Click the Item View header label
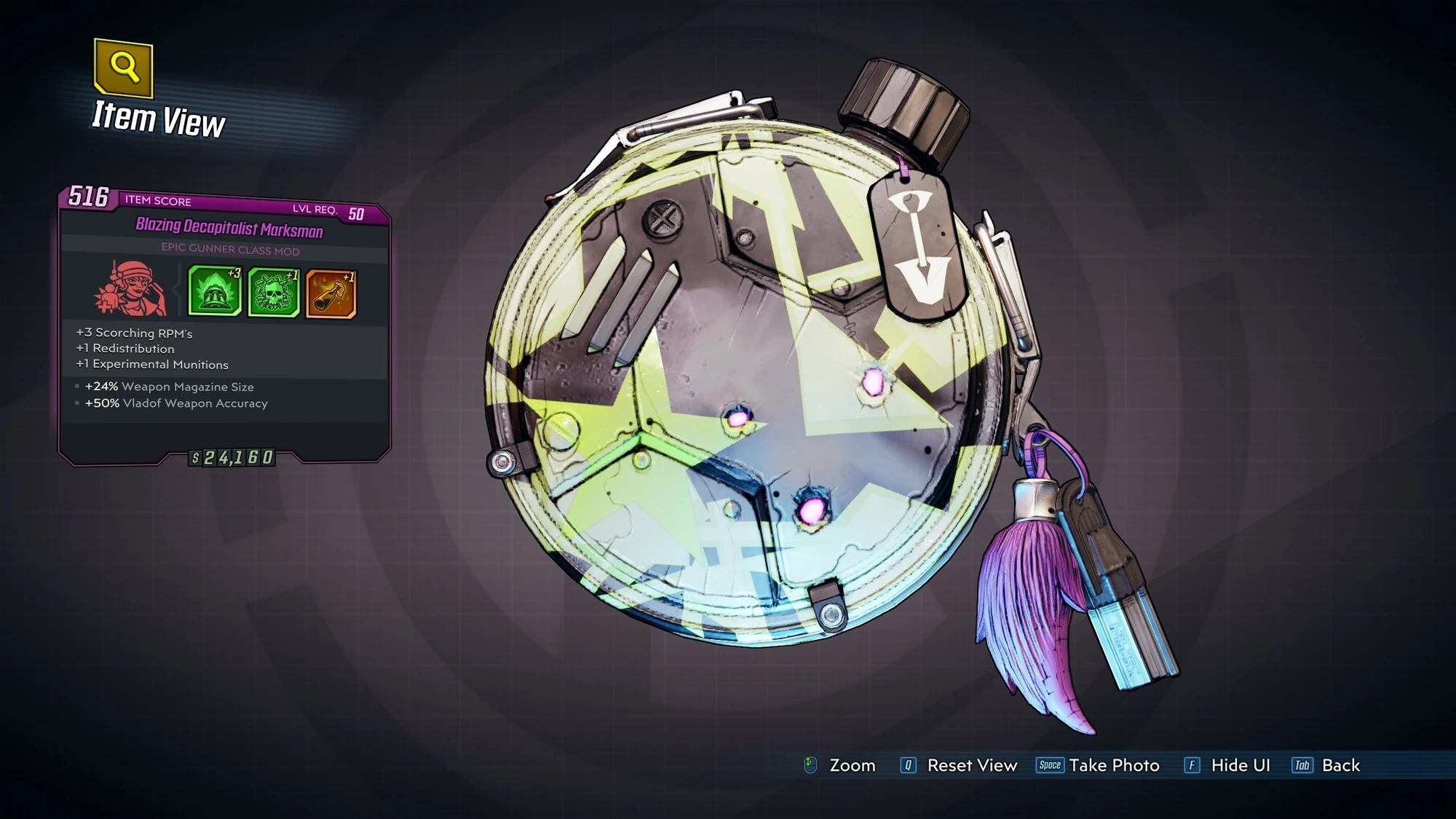The height and width of the screenshot is (819, 1456). coord(157,116)
